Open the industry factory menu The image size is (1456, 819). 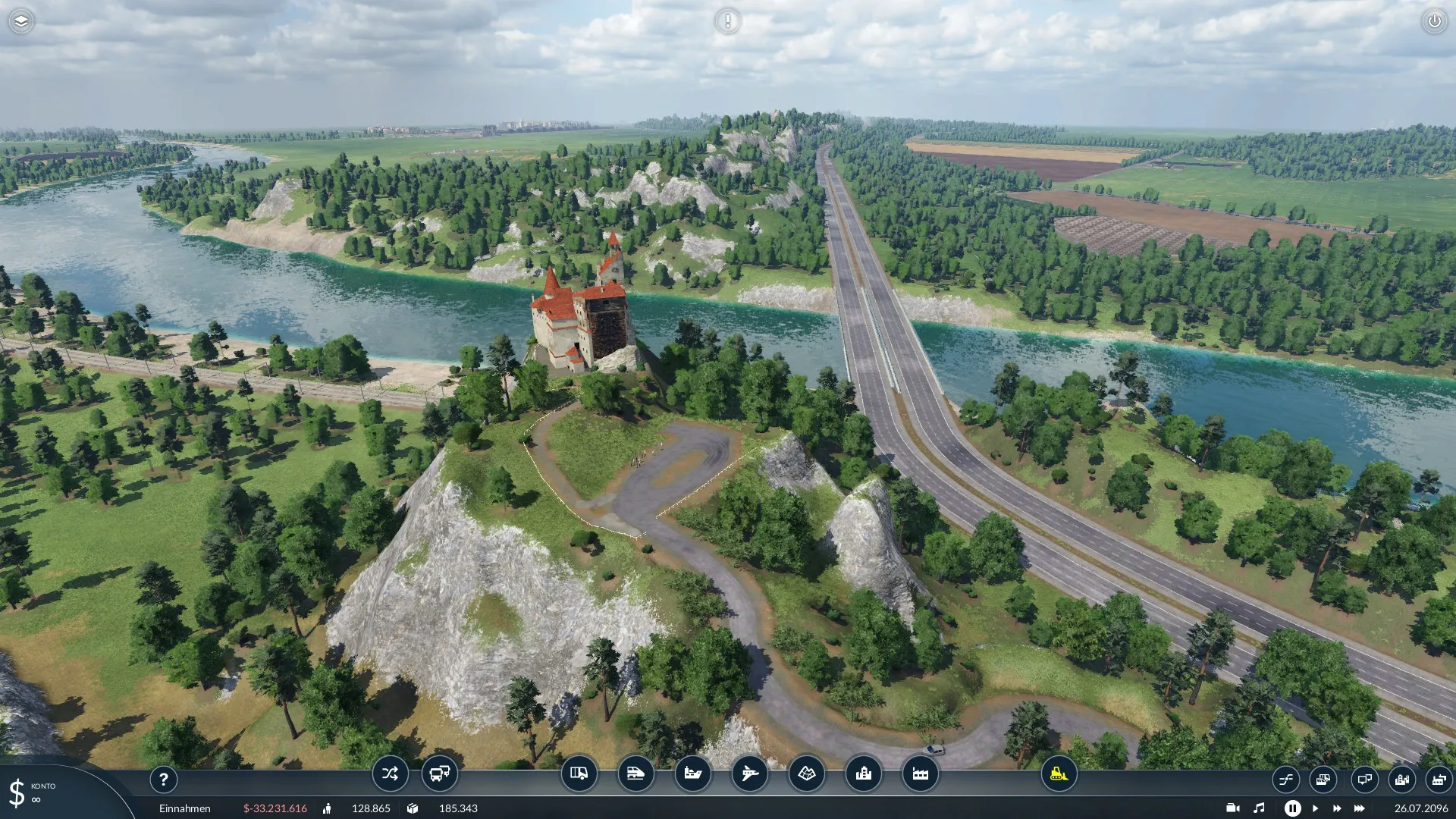coord(920,773)
